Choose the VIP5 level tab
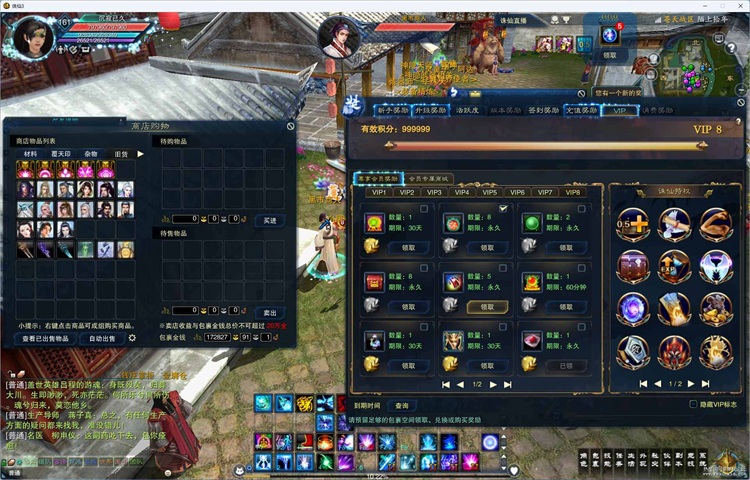This screenshot has width=750, height=480. point(490,192)
